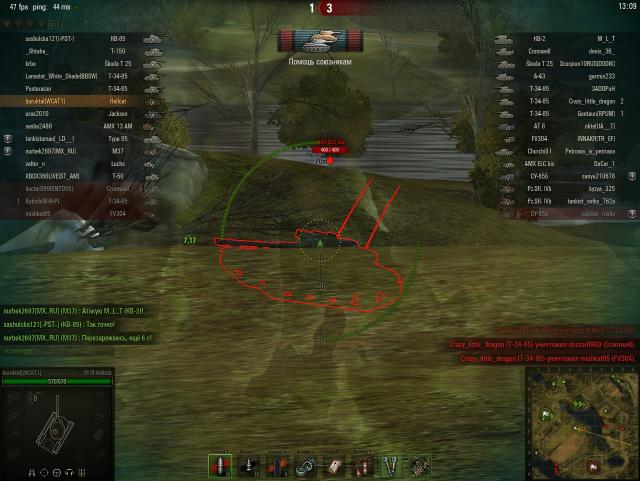Select the camouflage net equipment slot
The width and height of the screenshot is (640, 481).
tap(421, 465)
